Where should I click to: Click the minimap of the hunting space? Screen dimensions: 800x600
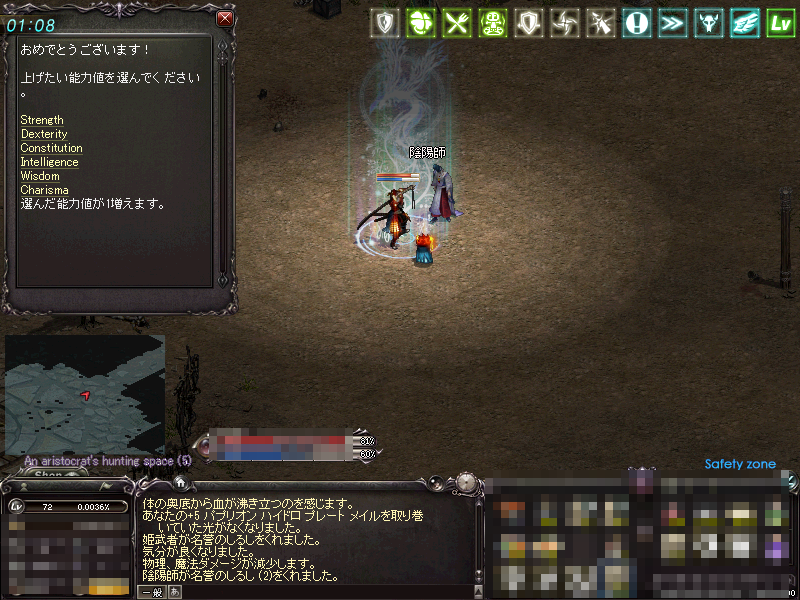pyautogui.click(x=85, y=393)
